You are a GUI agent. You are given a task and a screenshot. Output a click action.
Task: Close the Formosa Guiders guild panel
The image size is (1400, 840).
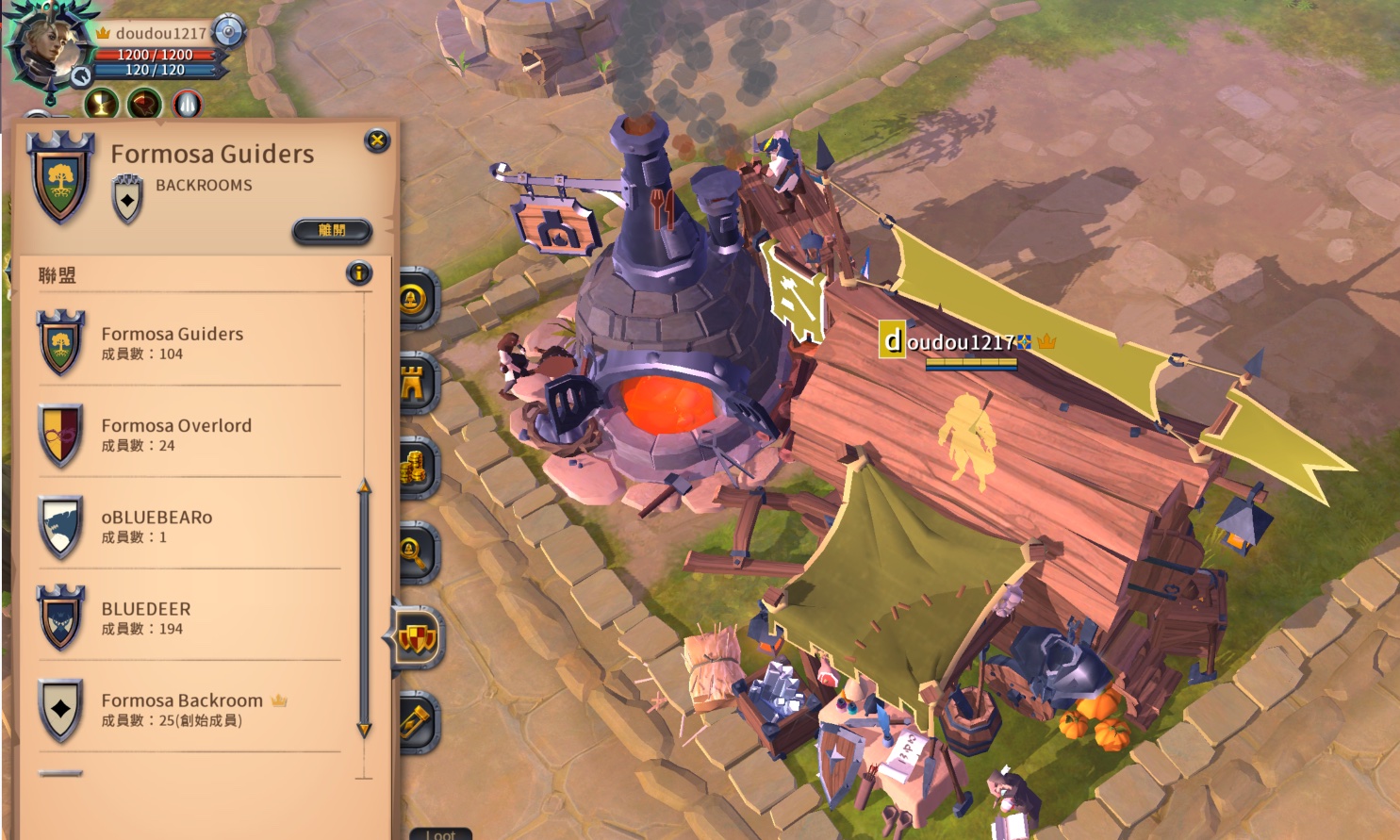tap(377, 141)
